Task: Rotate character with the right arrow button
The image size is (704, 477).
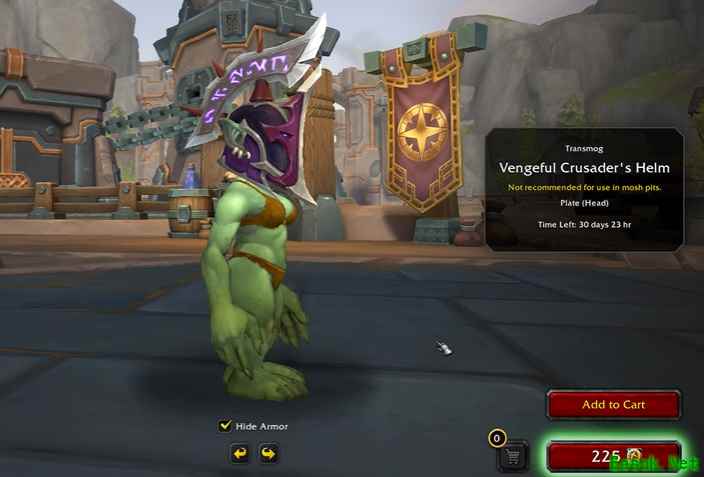Action: [268, 454]
